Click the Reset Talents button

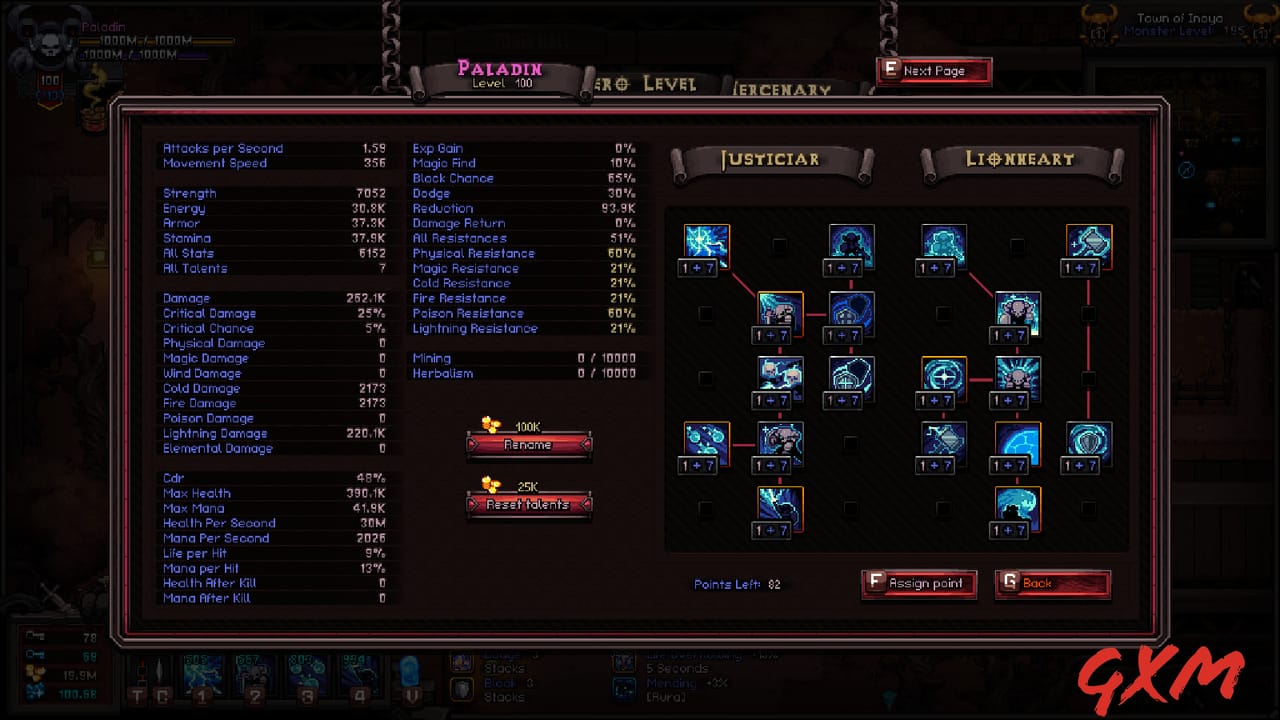tap(529, 505)
